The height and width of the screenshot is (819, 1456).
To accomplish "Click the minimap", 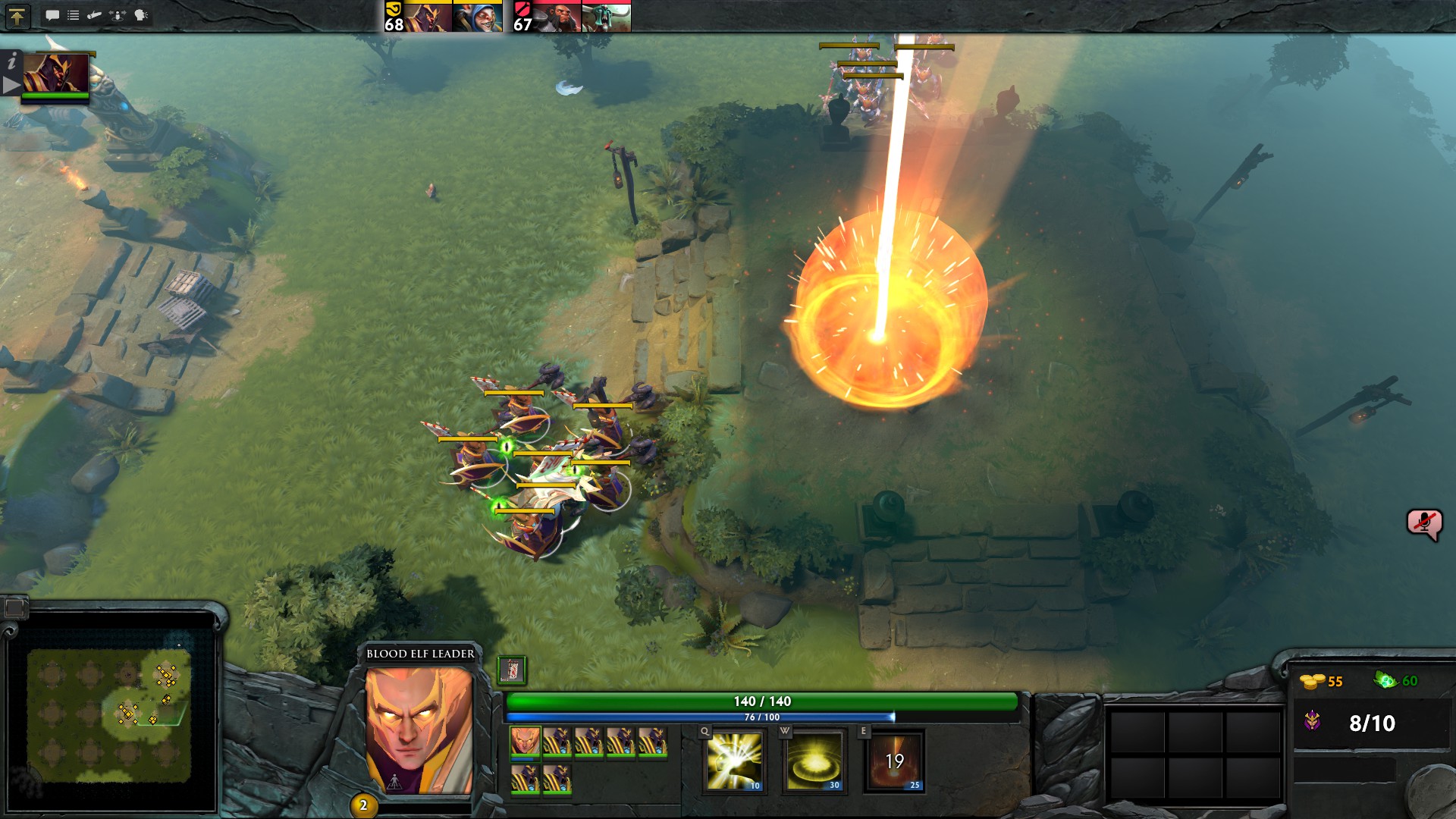I will 109,714.
